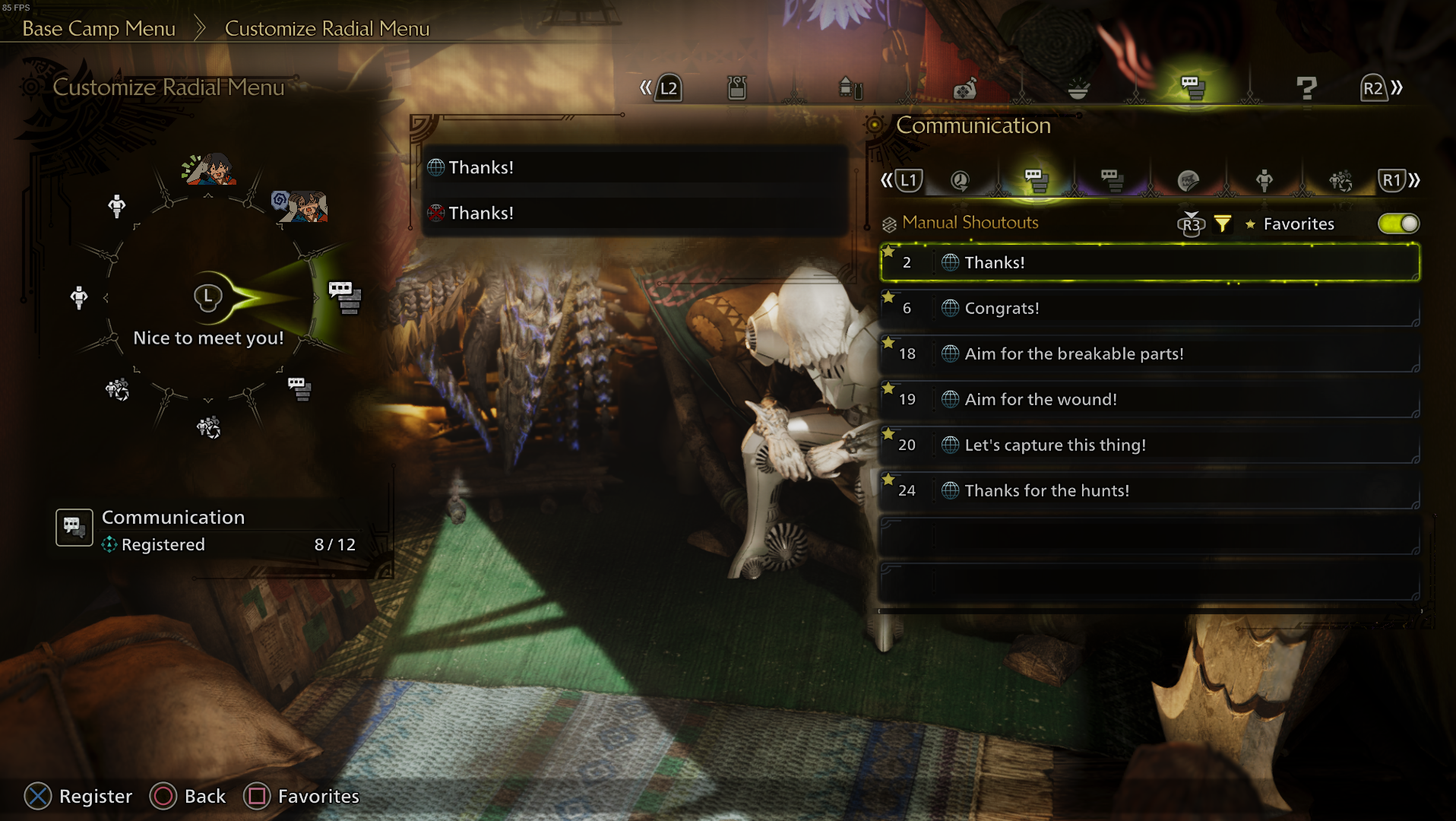
Task: Select the Poses sub-tab figure icon
Action: click(x=1264, y=180)
